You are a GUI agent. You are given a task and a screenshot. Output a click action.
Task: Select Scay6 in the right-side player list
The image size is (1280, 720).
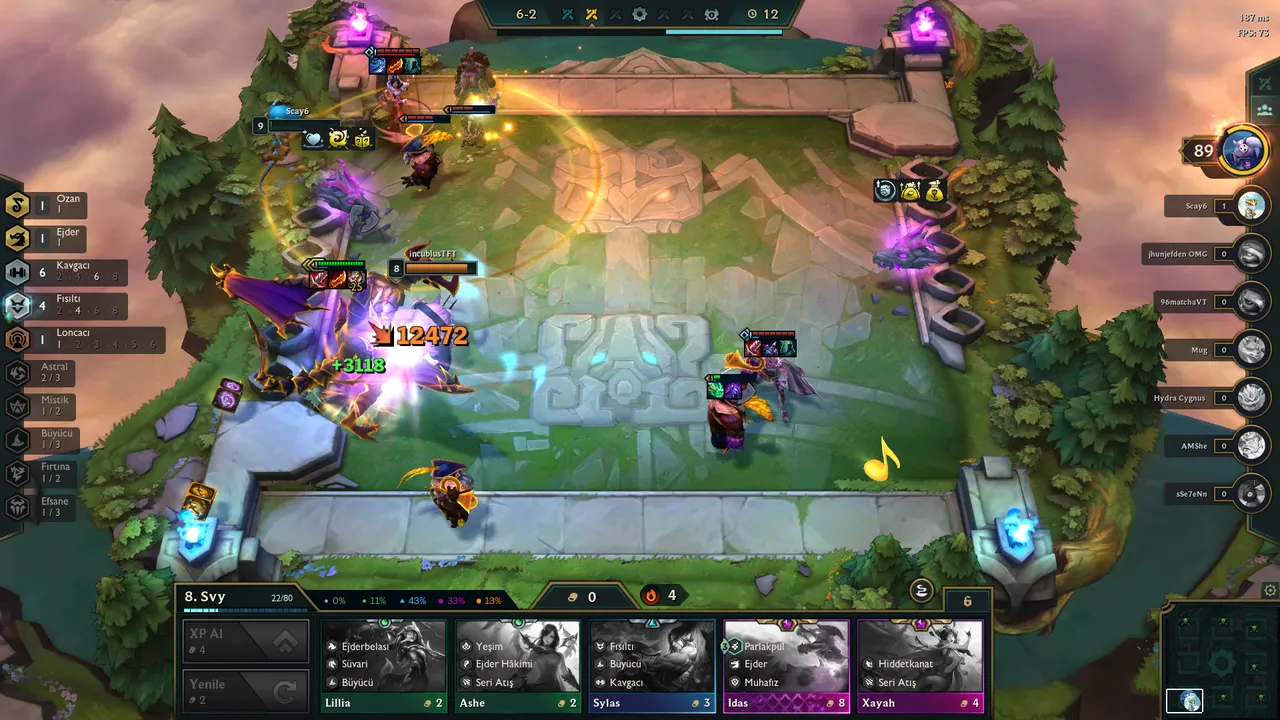tap(1195, 205)
